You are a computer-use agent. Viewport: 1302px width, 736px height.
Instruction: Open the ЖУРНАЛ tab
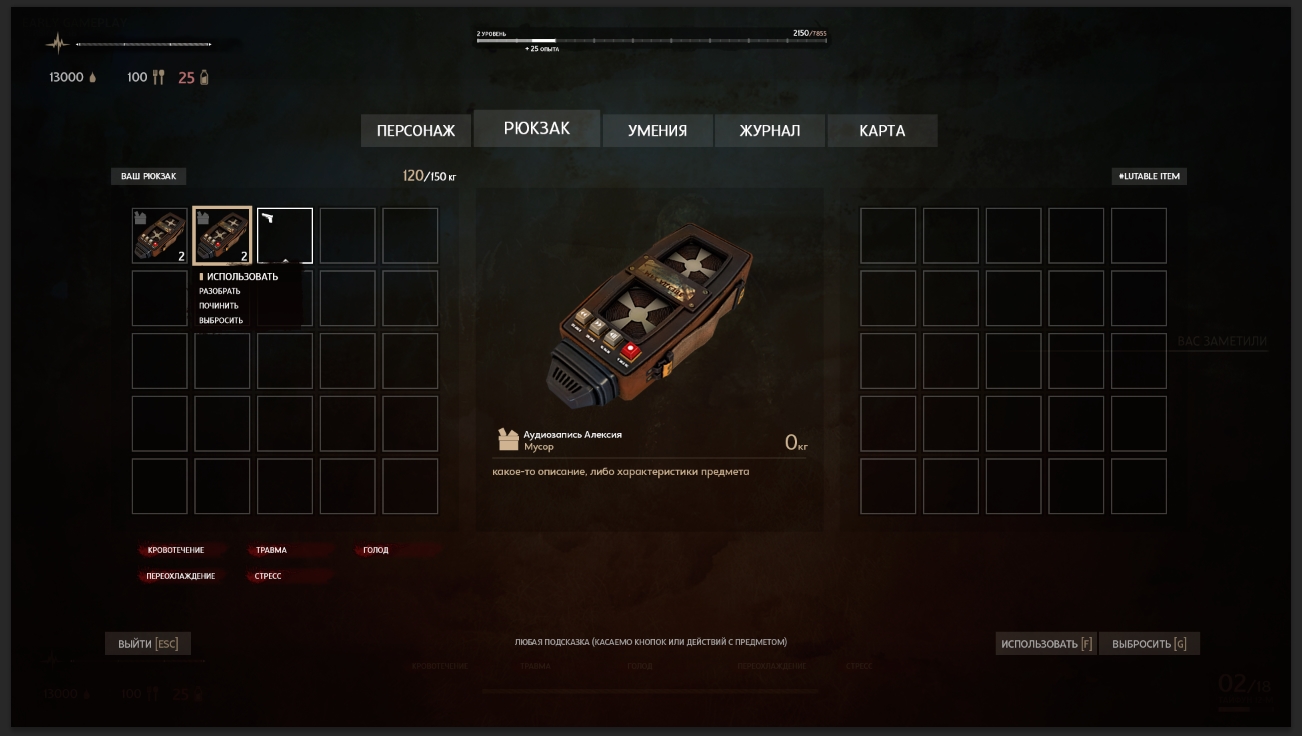click(770, 131)
